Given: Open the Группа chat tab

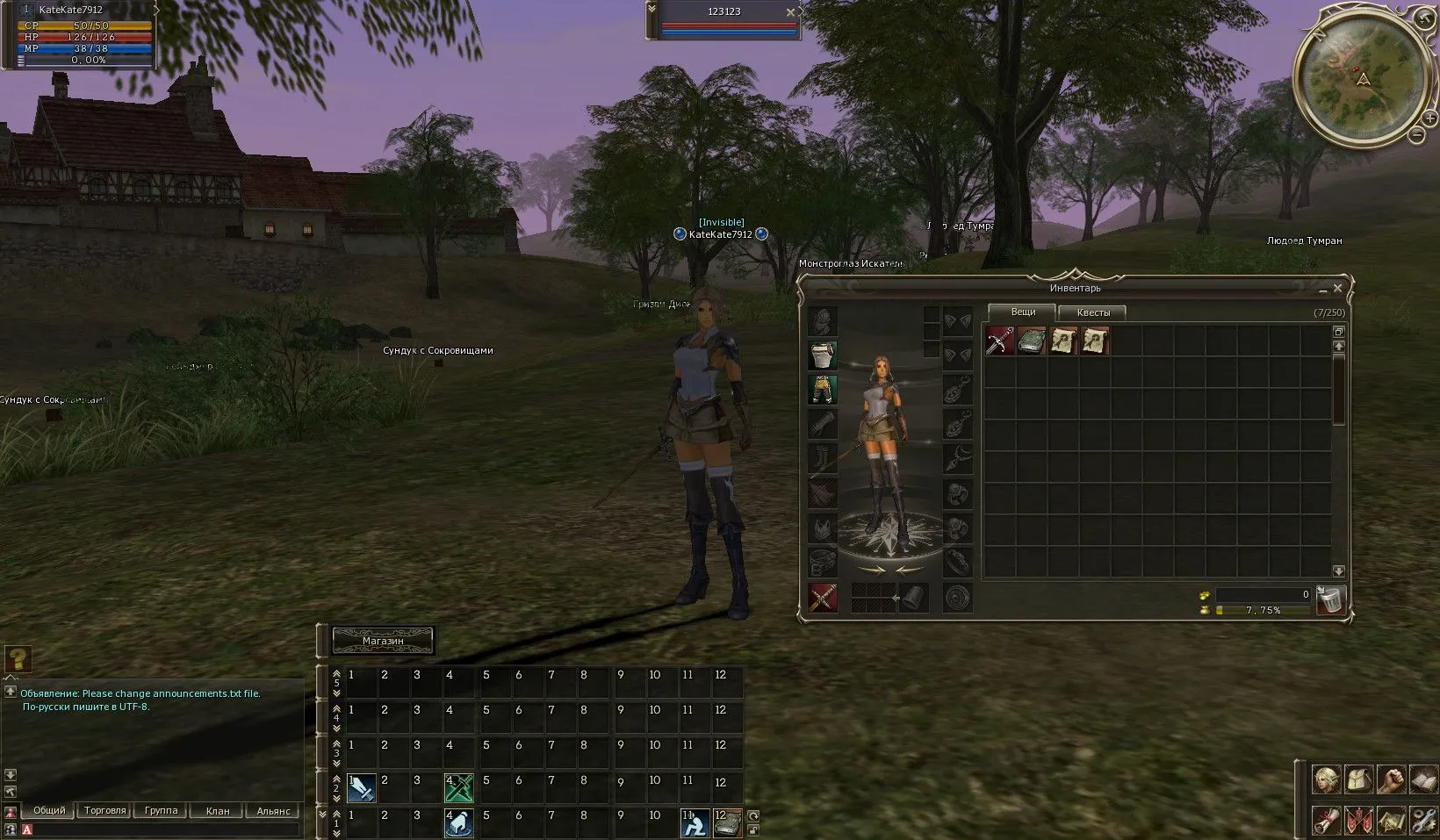Looking at the screenshot, I should click(161, 811).
